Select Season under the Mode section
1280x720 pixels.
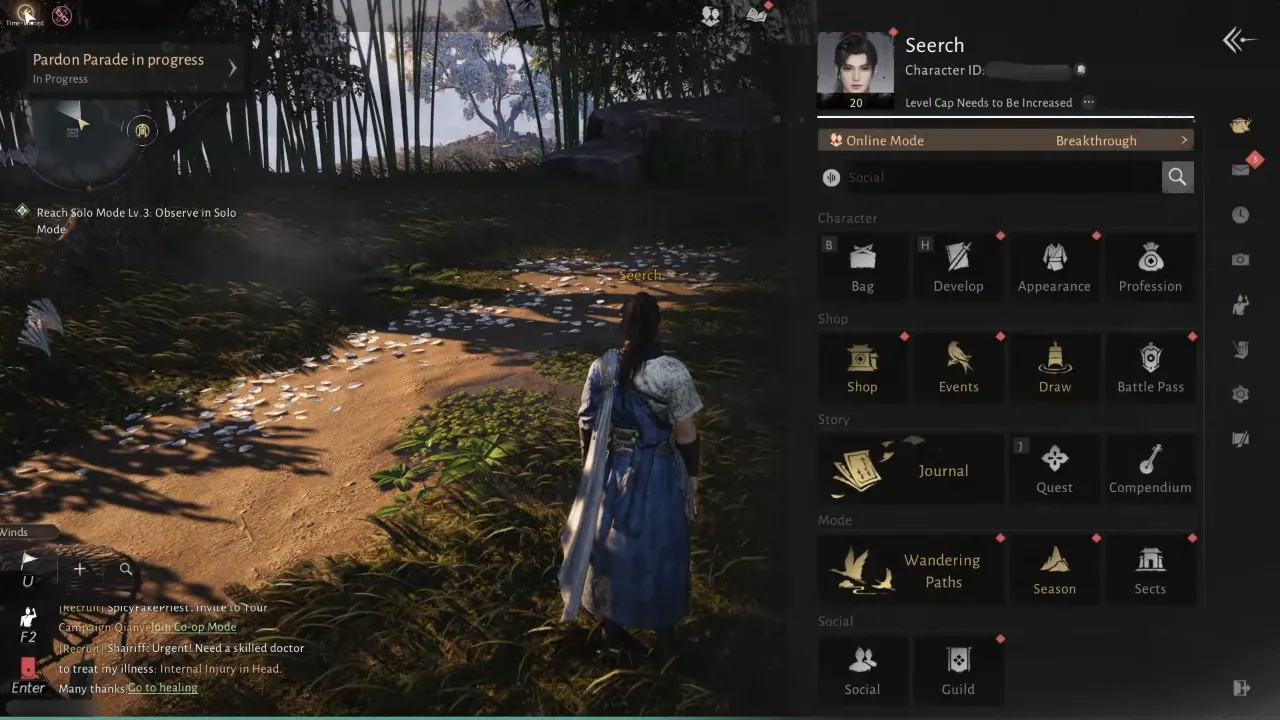1054,568
